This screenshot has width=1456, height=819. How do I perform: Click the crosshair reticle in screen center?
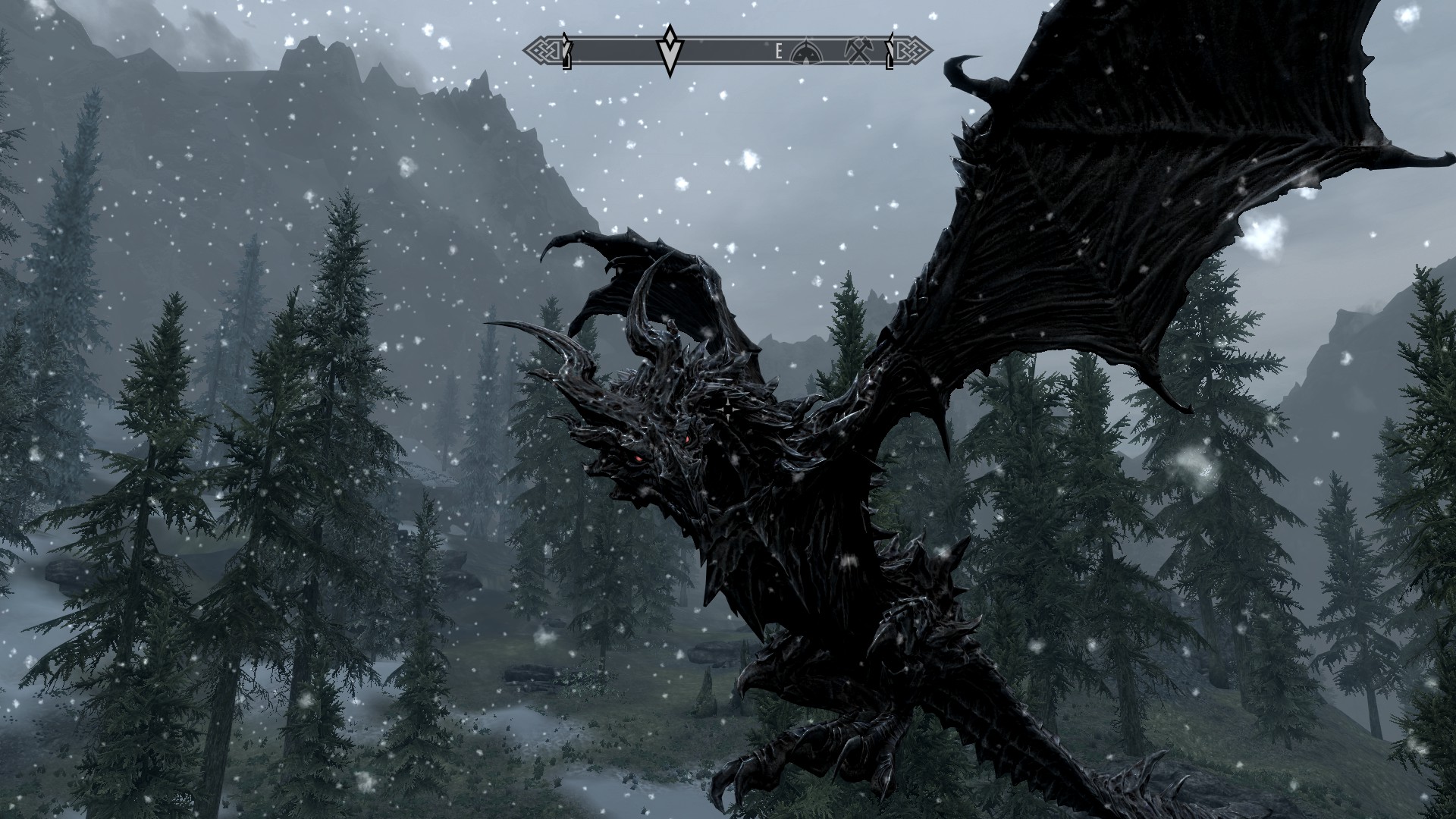(726, 409)
